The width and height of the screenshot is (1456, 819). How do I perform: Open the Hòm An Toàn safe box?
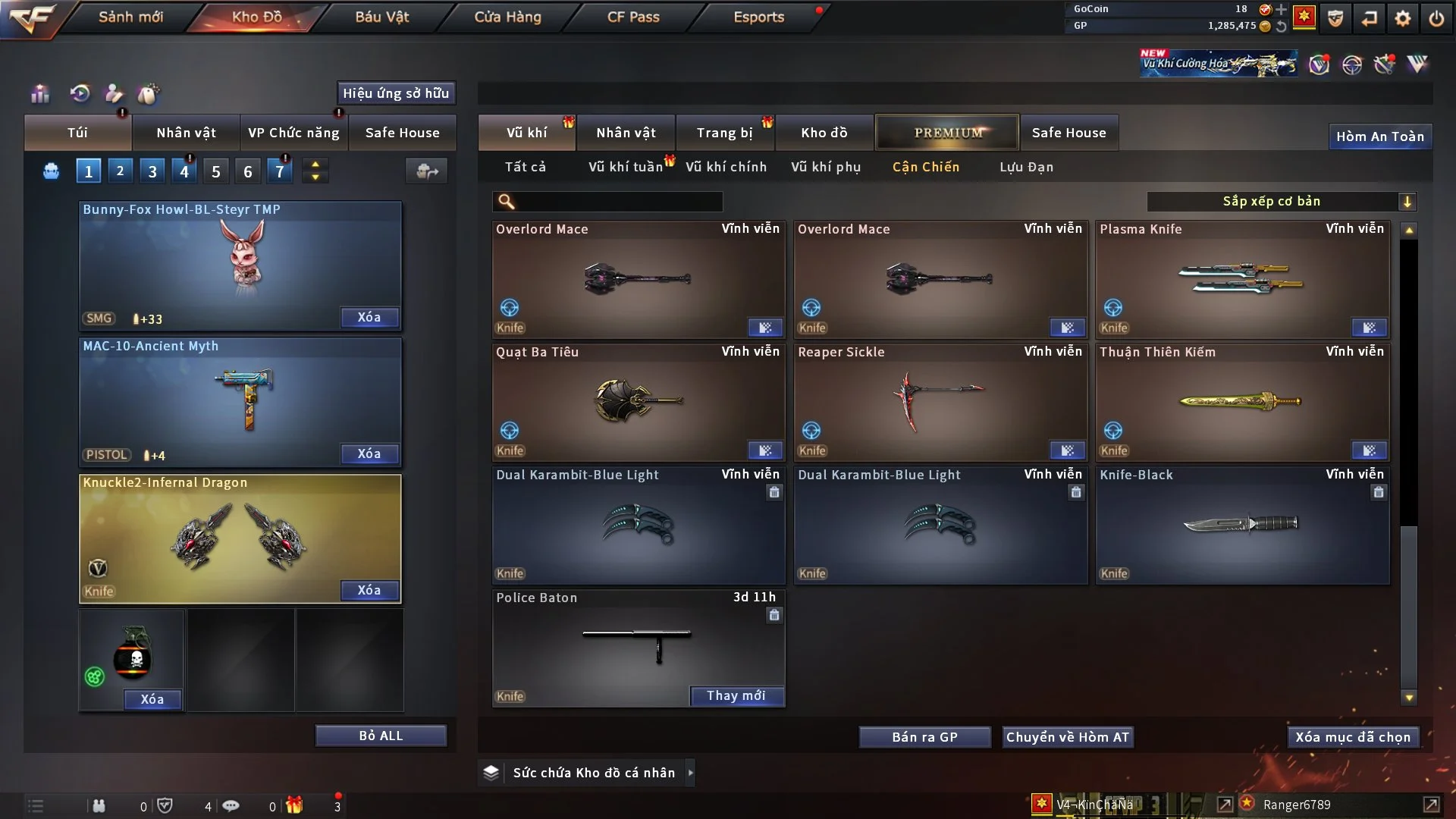1379,136
